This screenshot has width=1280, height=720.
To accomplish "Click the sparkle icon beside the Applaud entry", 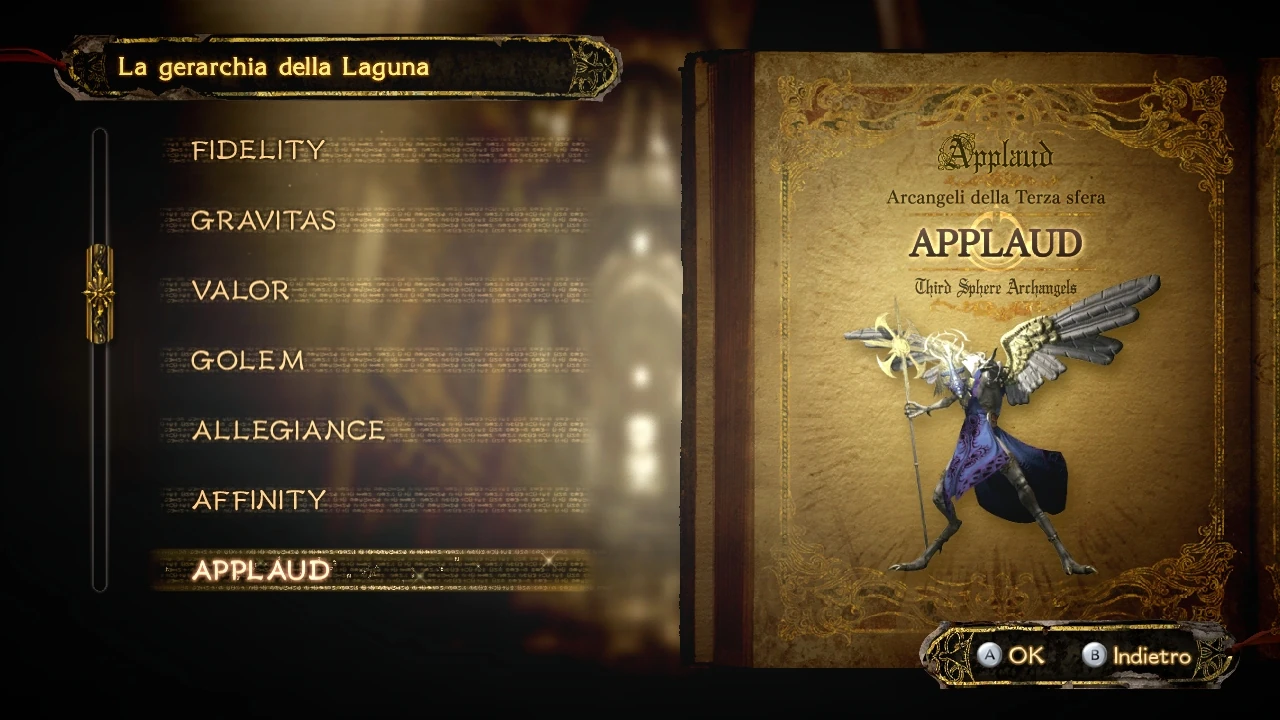I will click(548, 561).
